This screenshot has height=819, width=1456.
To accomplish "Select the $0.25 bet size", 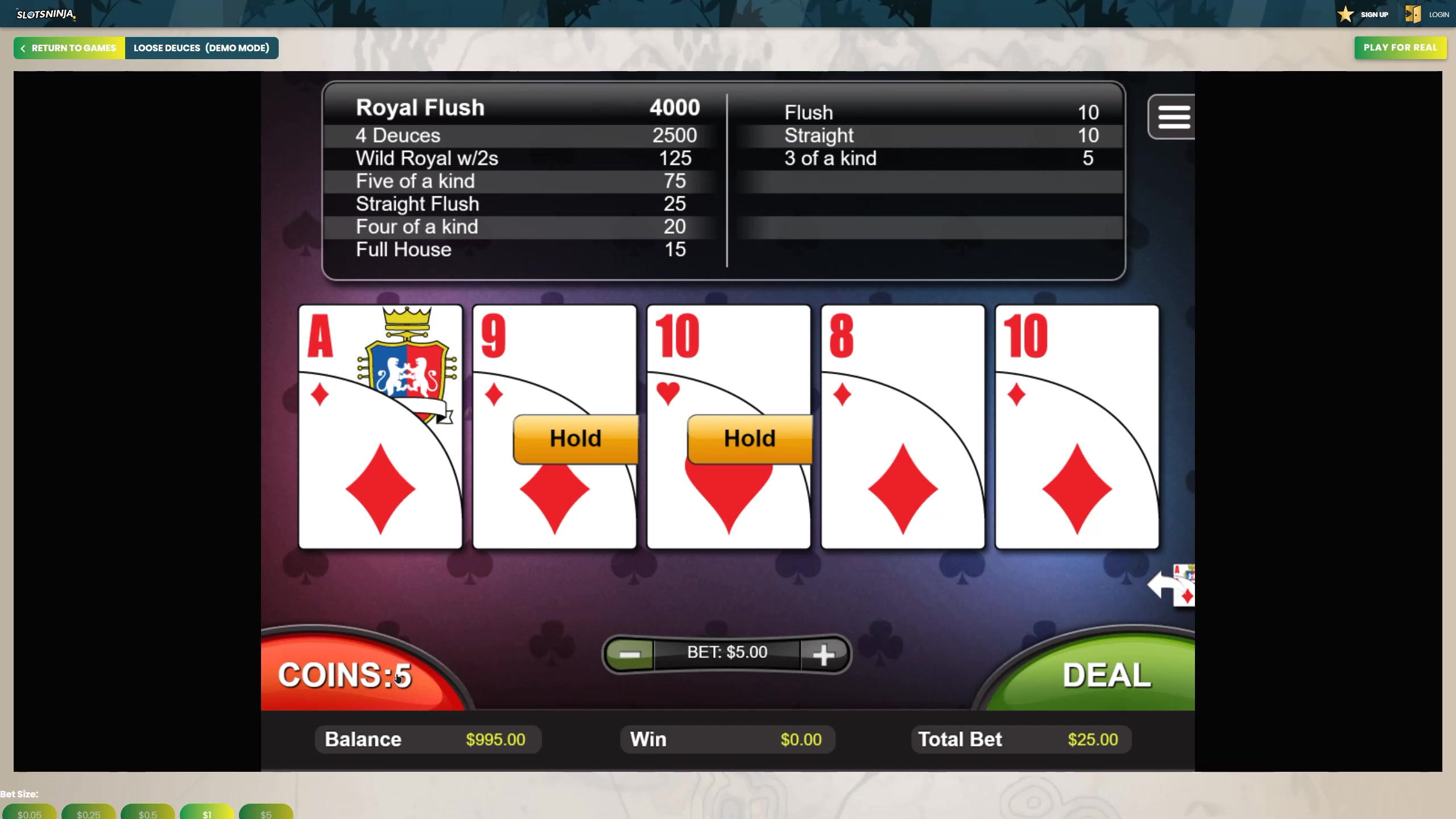I will click(89, 813).
